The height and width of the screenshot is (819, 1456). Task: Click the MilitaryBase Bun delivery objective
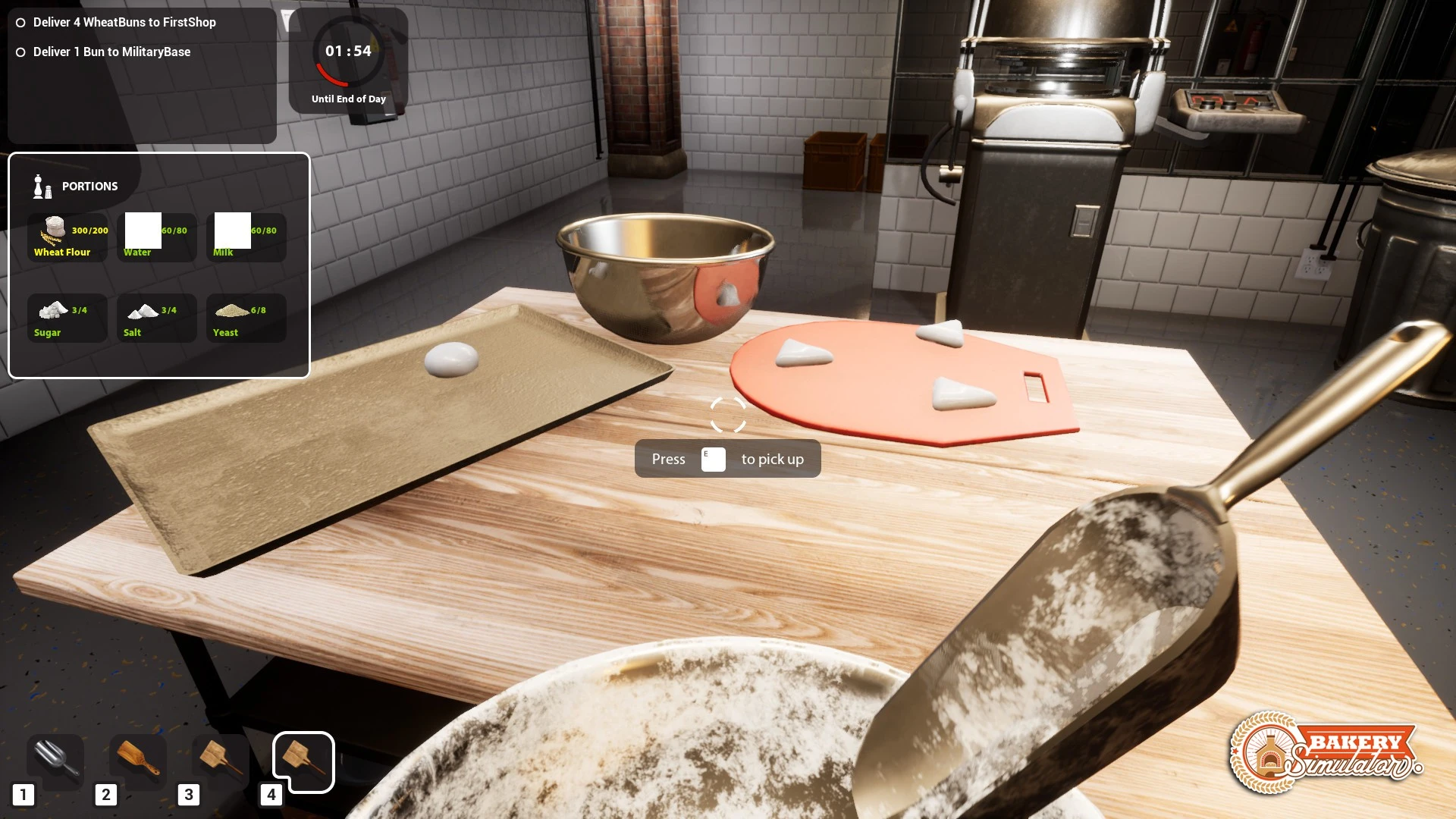coord(111,52)
